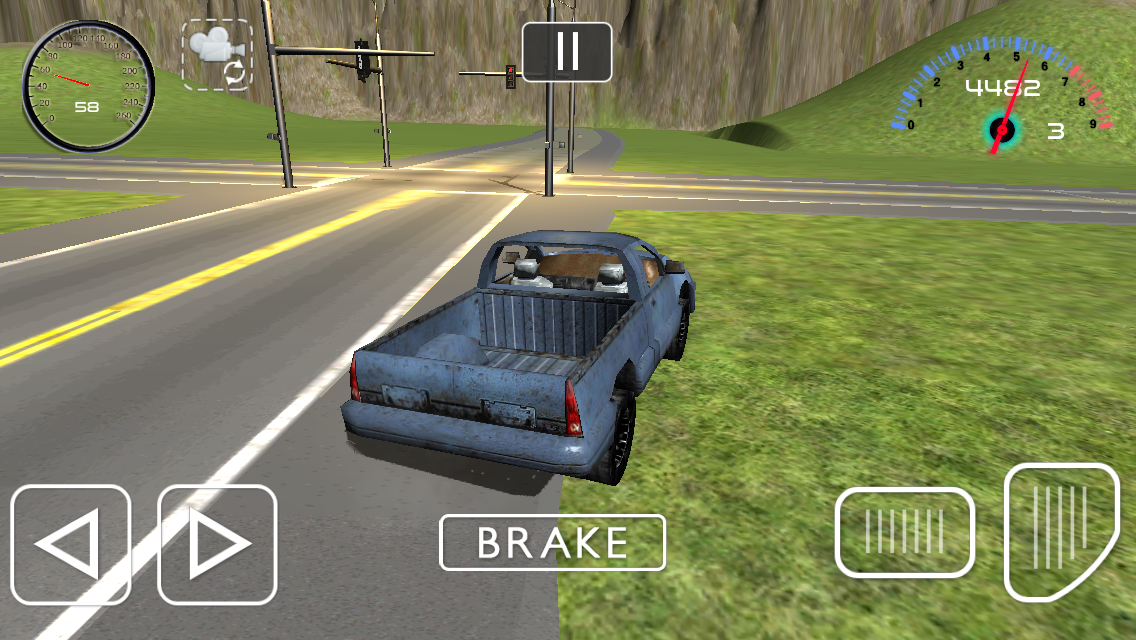Switch the camera view

(x=217, y=55)
